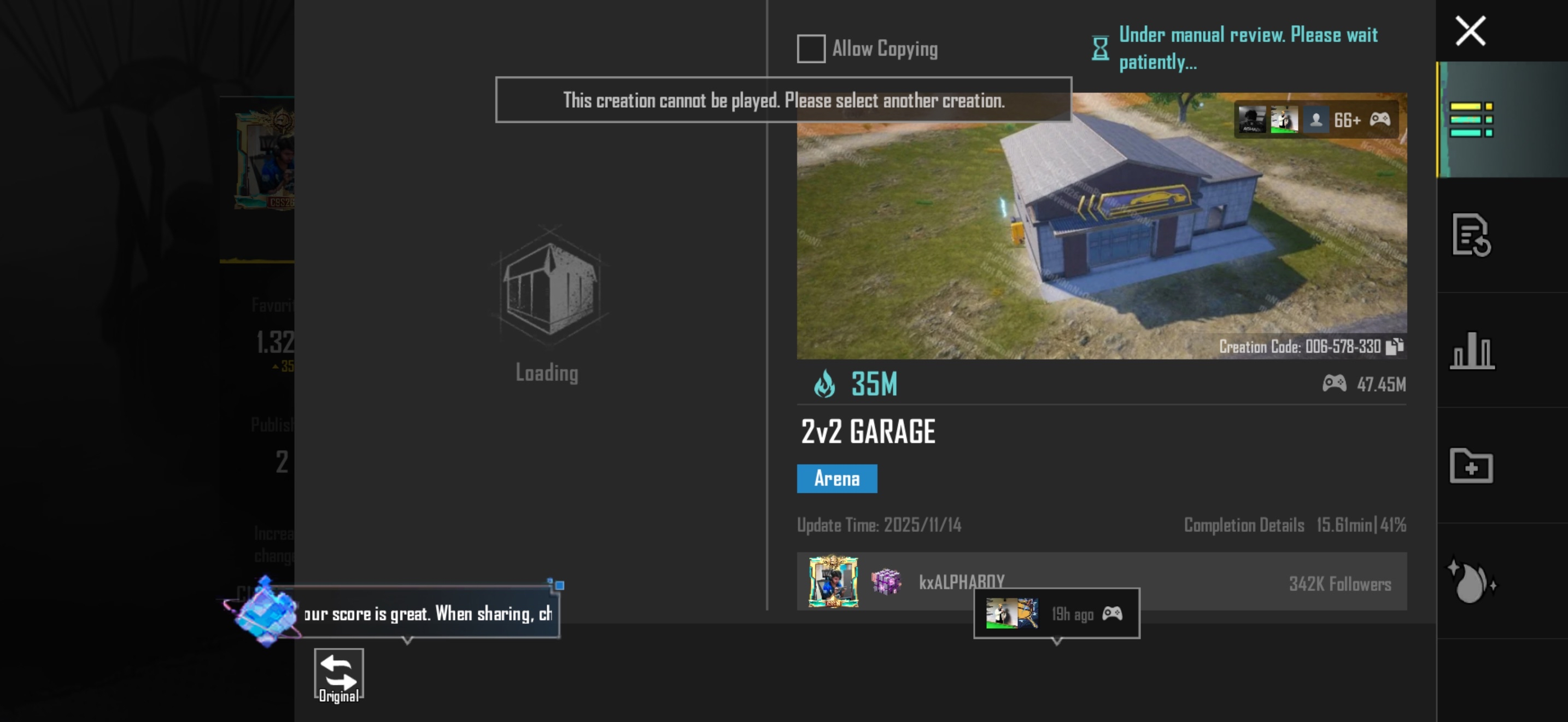Screen dimensions: 1568x722
Task: Open the creation details list tab
Action: click(x=1471, y=119)
